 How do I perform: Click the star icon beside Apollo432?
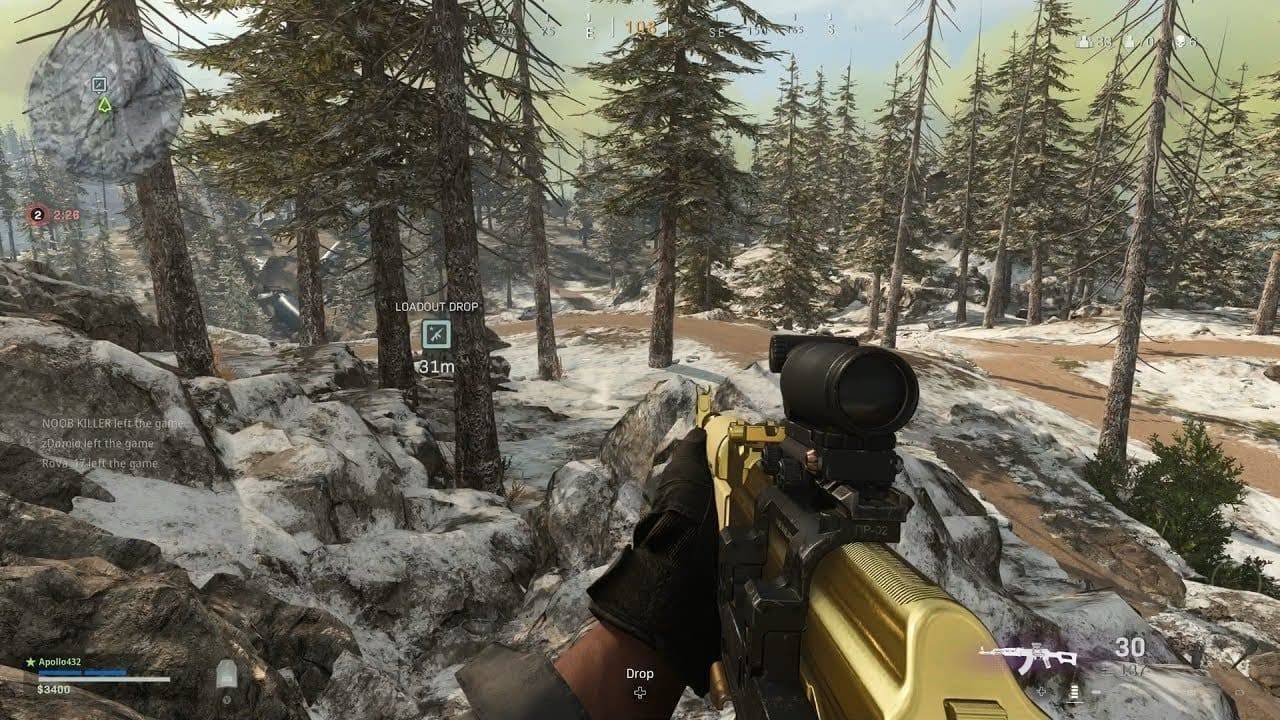29,662
